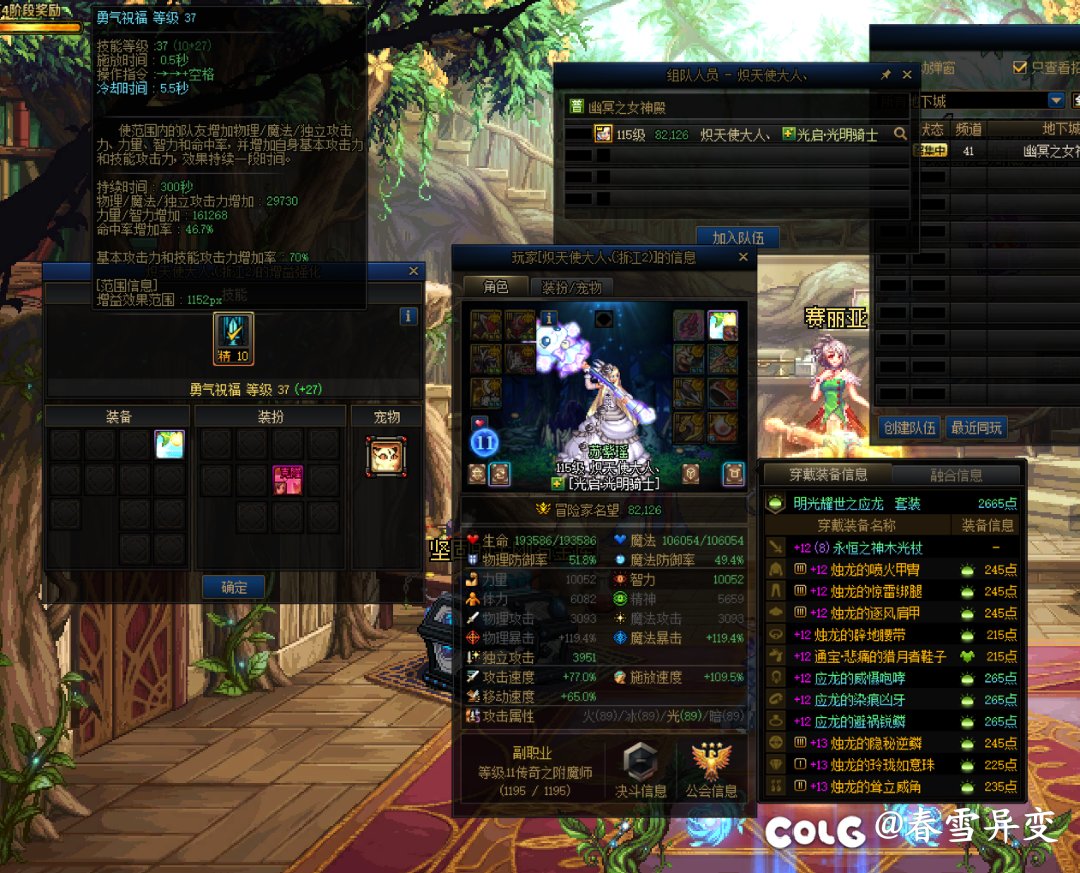Open the 最近同玩 recent players list

point(977,428)
